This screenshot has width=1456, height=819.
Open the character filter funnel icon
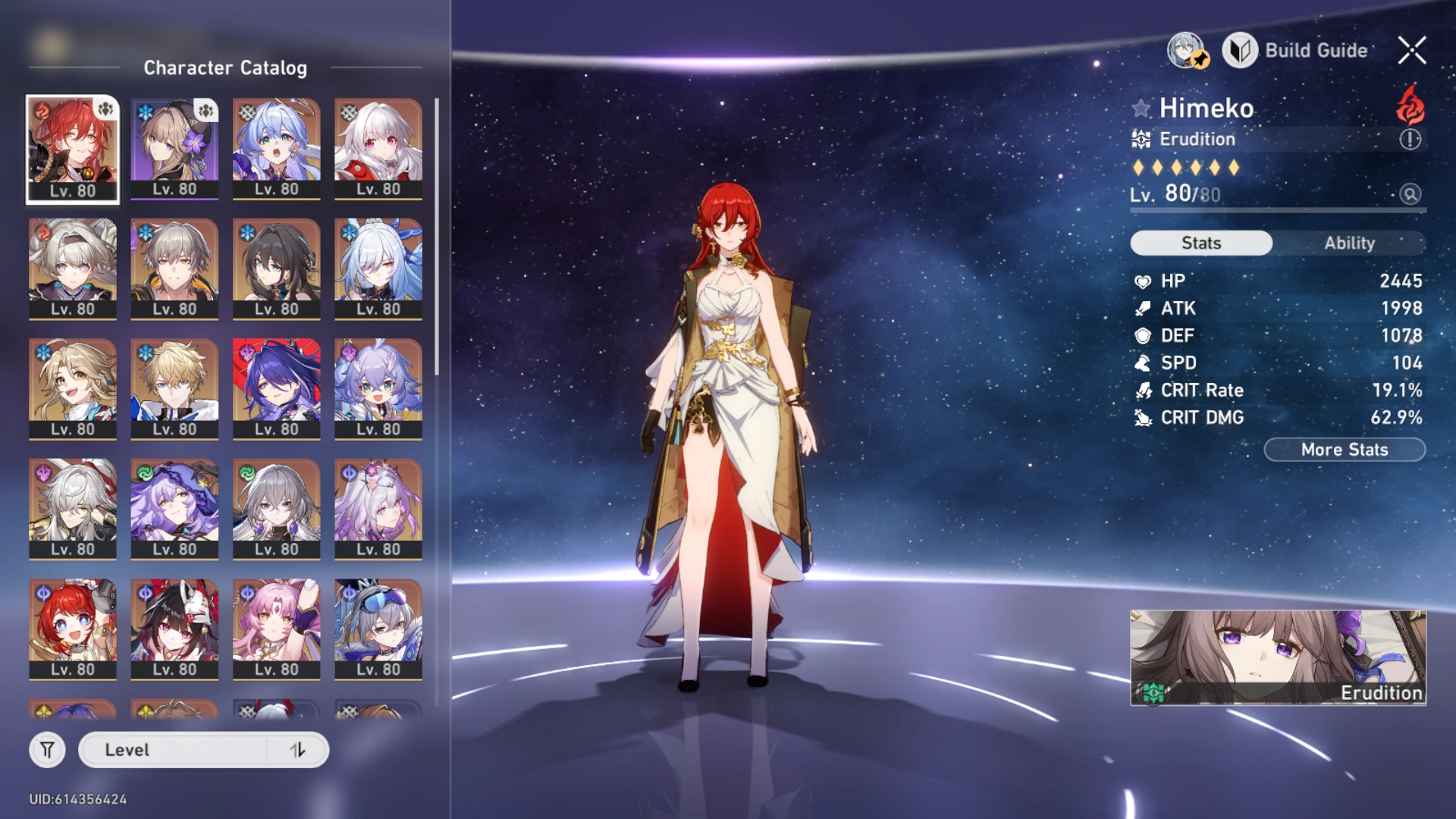(47, 749)
